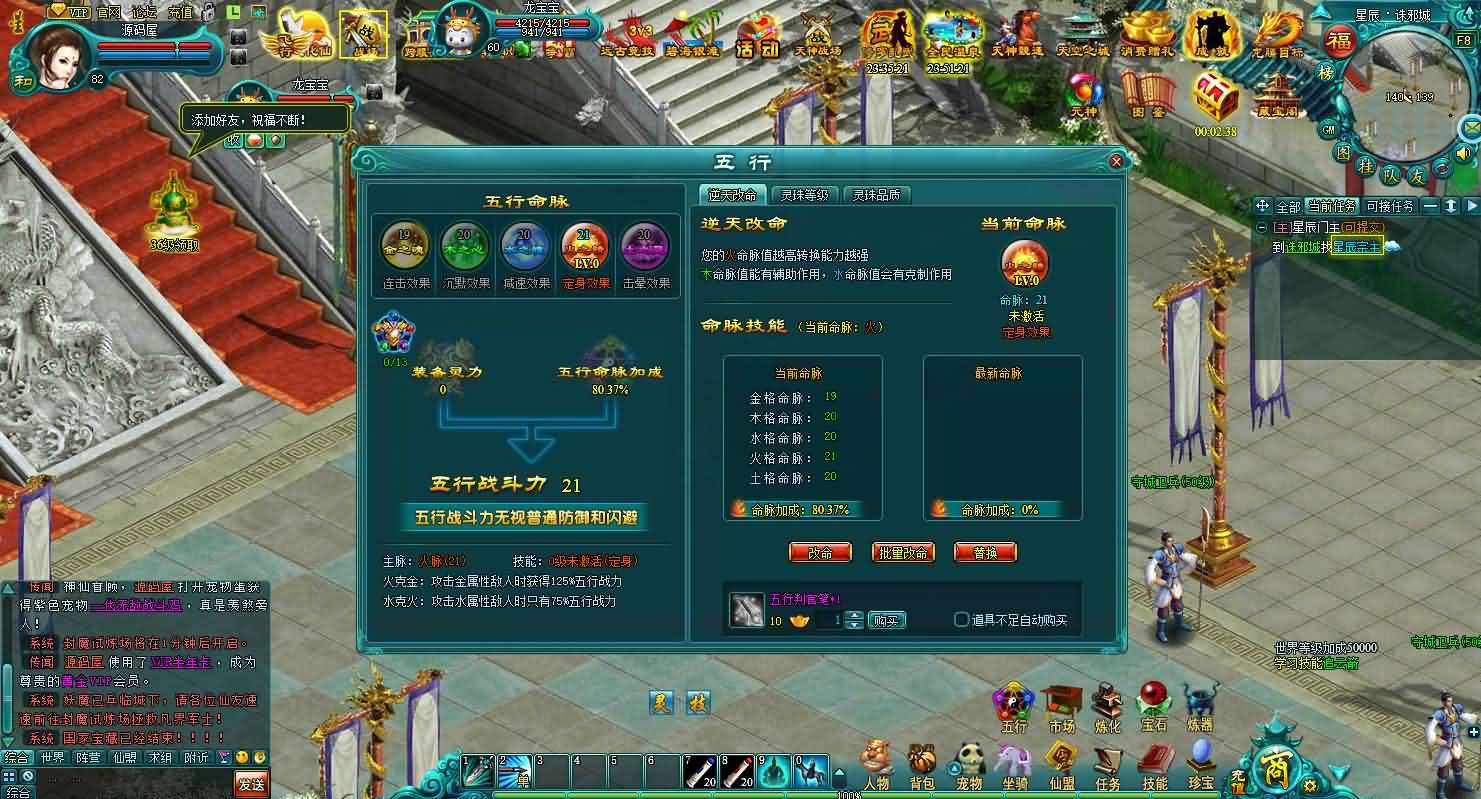
Task: Open the 背包 (Bag) inventory icon
Action: (924, 766)
